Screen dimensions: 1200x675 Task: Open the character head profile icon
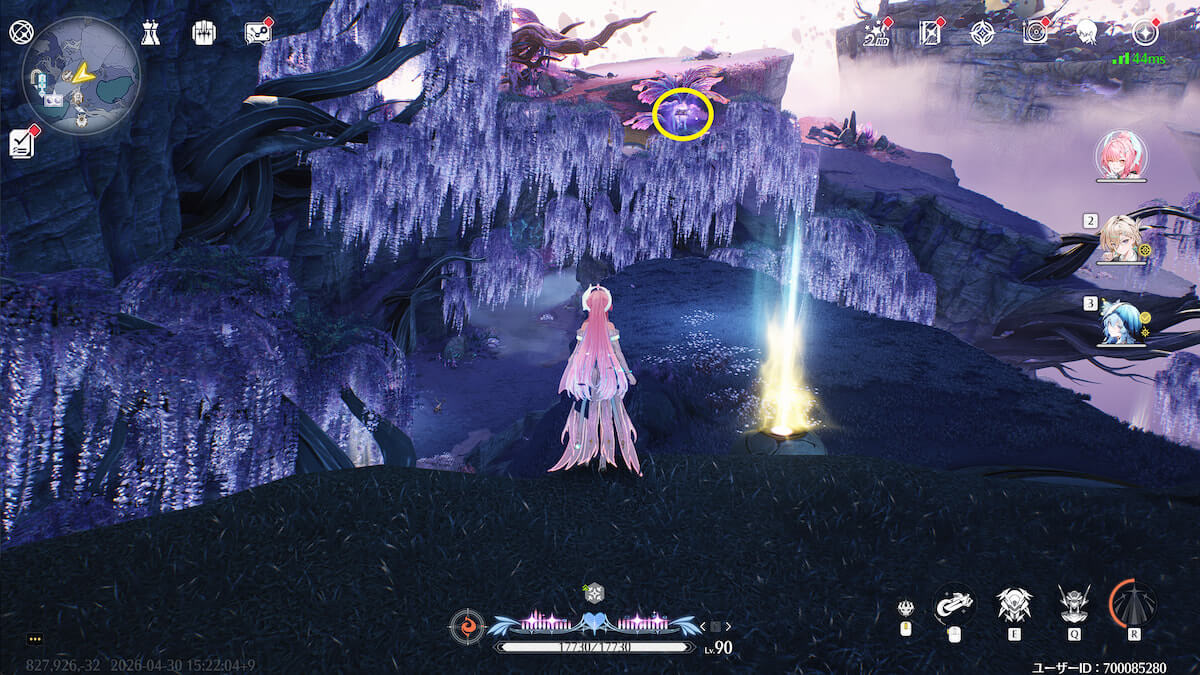[1087, 33]
